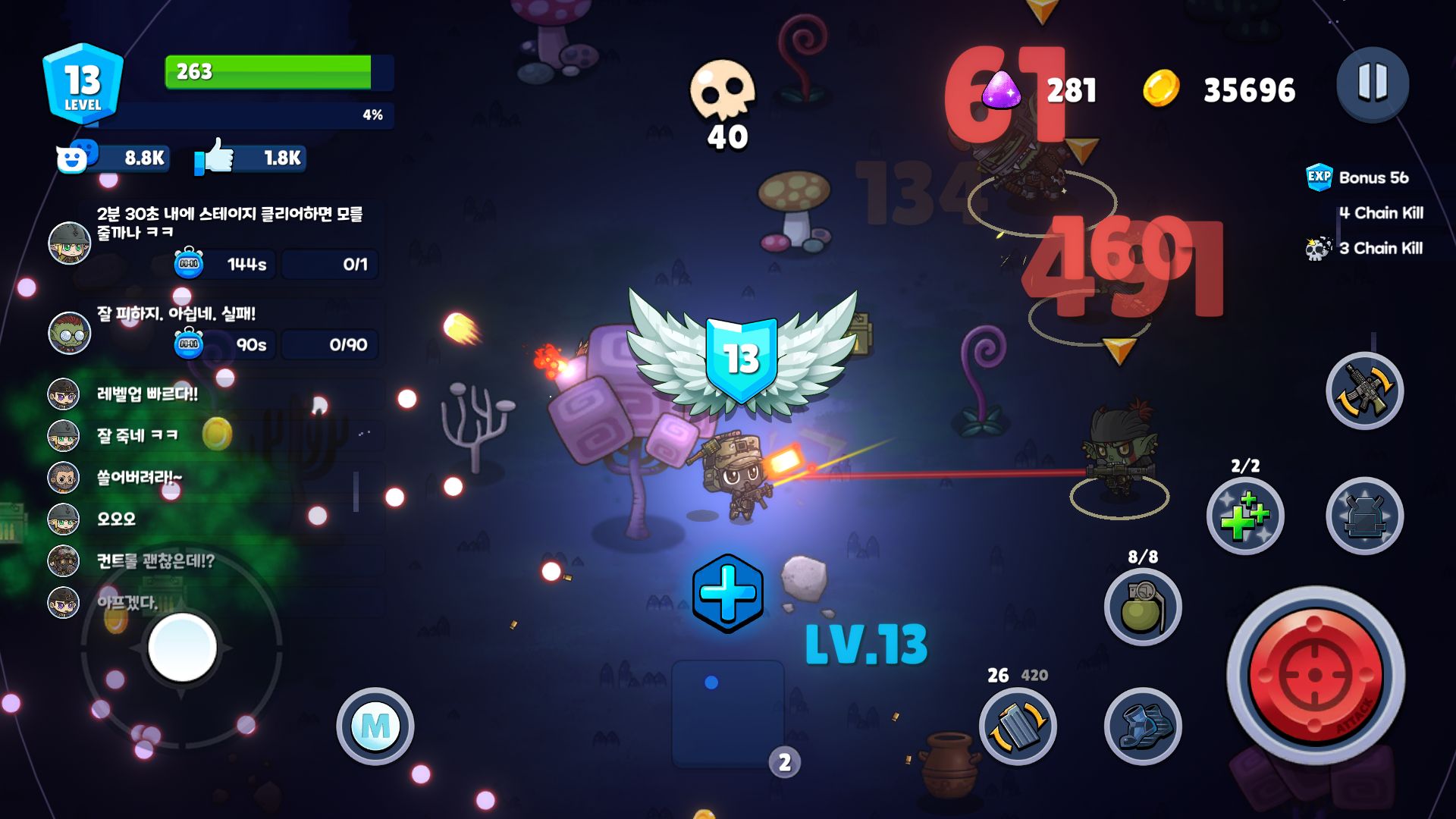The height and width of the screenshot is (819, 1456).
Task: Pause the game with the pause button
Action: tap(1372, 83)
